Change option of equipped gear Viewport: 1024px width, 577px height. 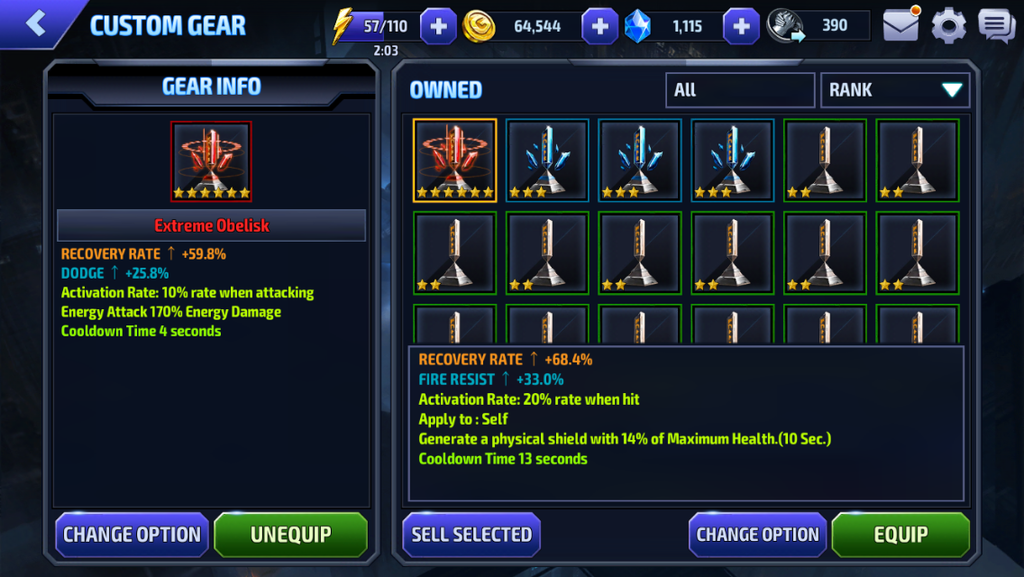(132, 535)
